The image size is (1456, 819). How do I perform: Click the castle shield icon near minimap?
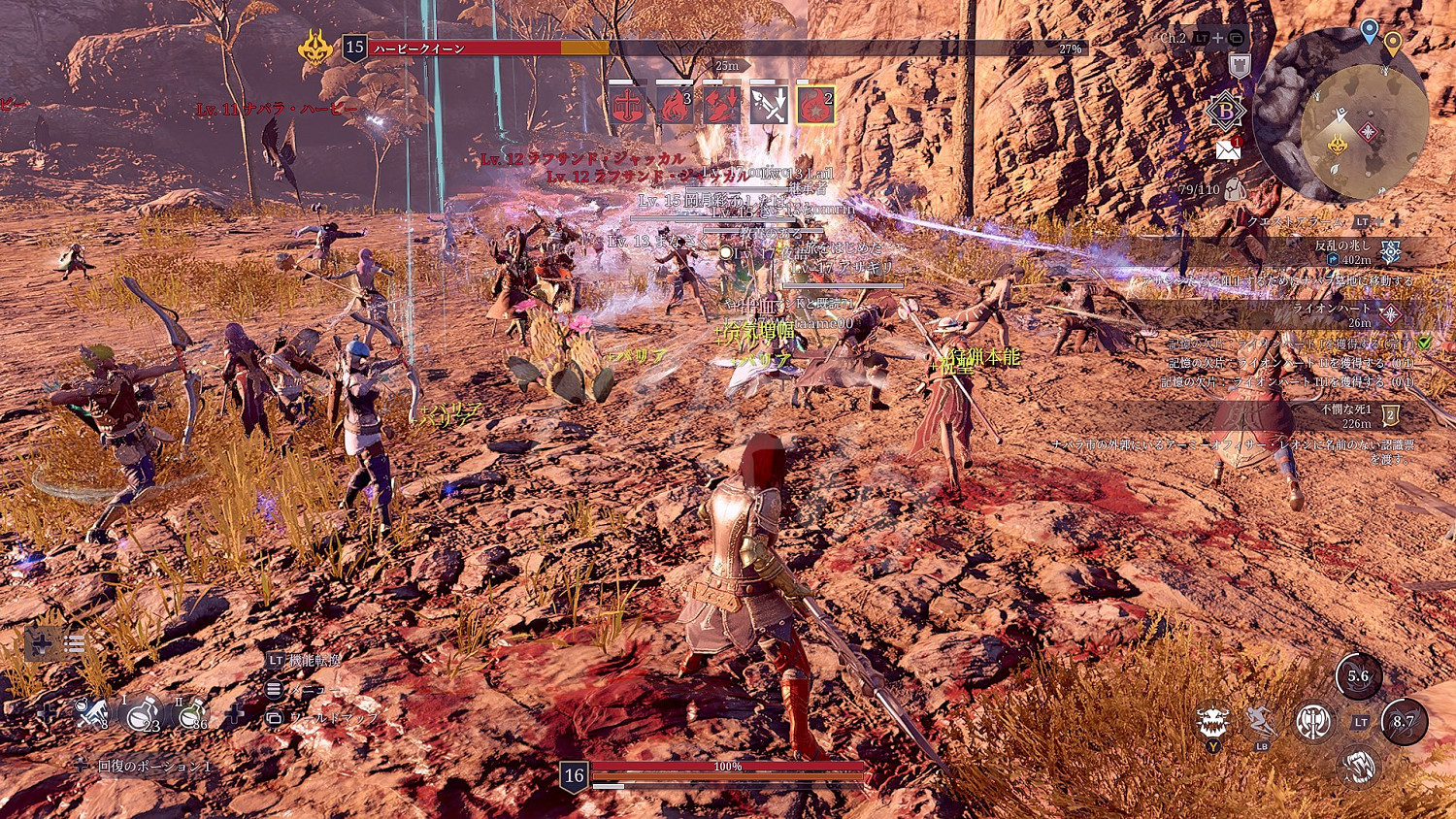1239,66
